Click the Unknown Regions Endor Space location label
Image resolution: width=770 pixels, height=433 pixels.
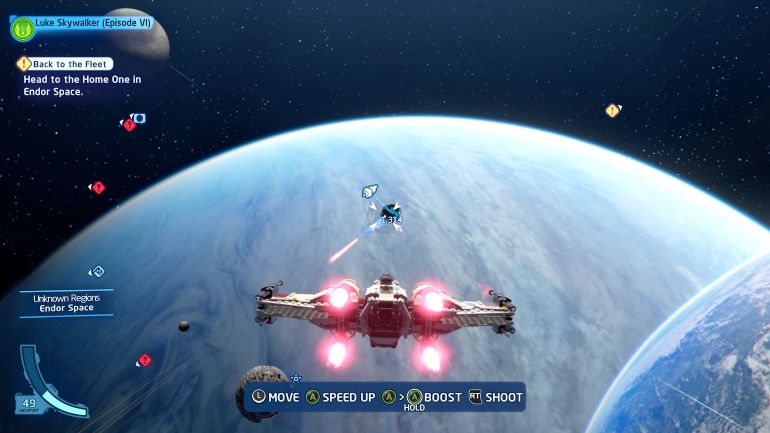click(x=66, y=303)
